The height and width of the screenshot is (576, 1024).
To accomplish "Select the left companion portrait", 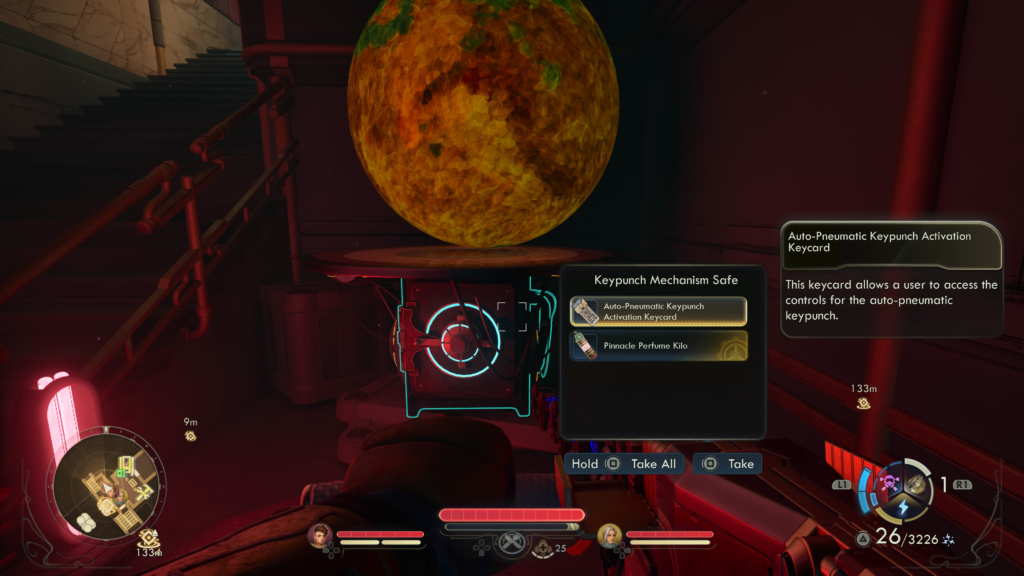I will point(320,537).
